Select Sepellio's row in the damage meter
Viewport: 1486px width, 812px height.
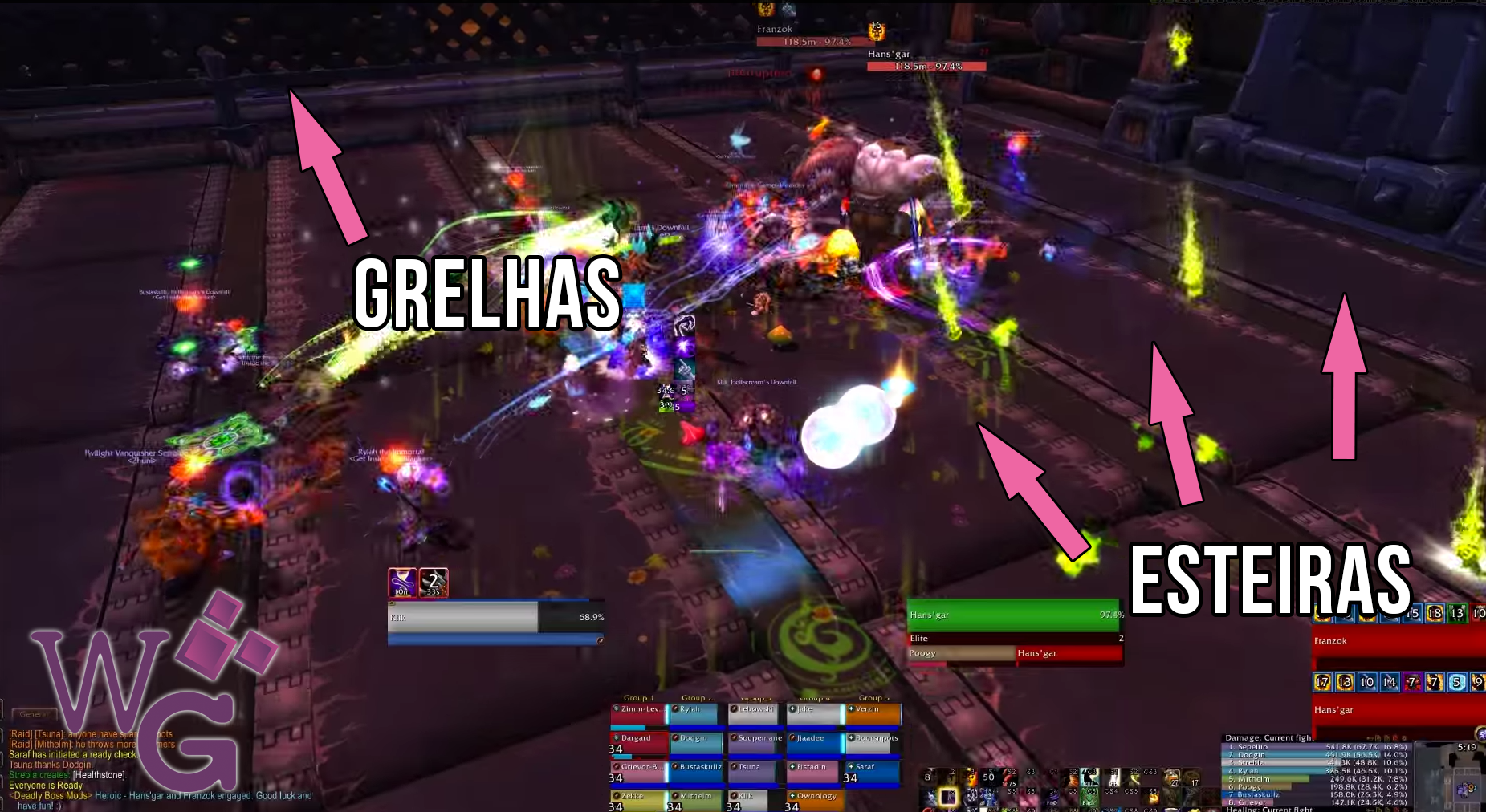click(x=1317, y=747)
